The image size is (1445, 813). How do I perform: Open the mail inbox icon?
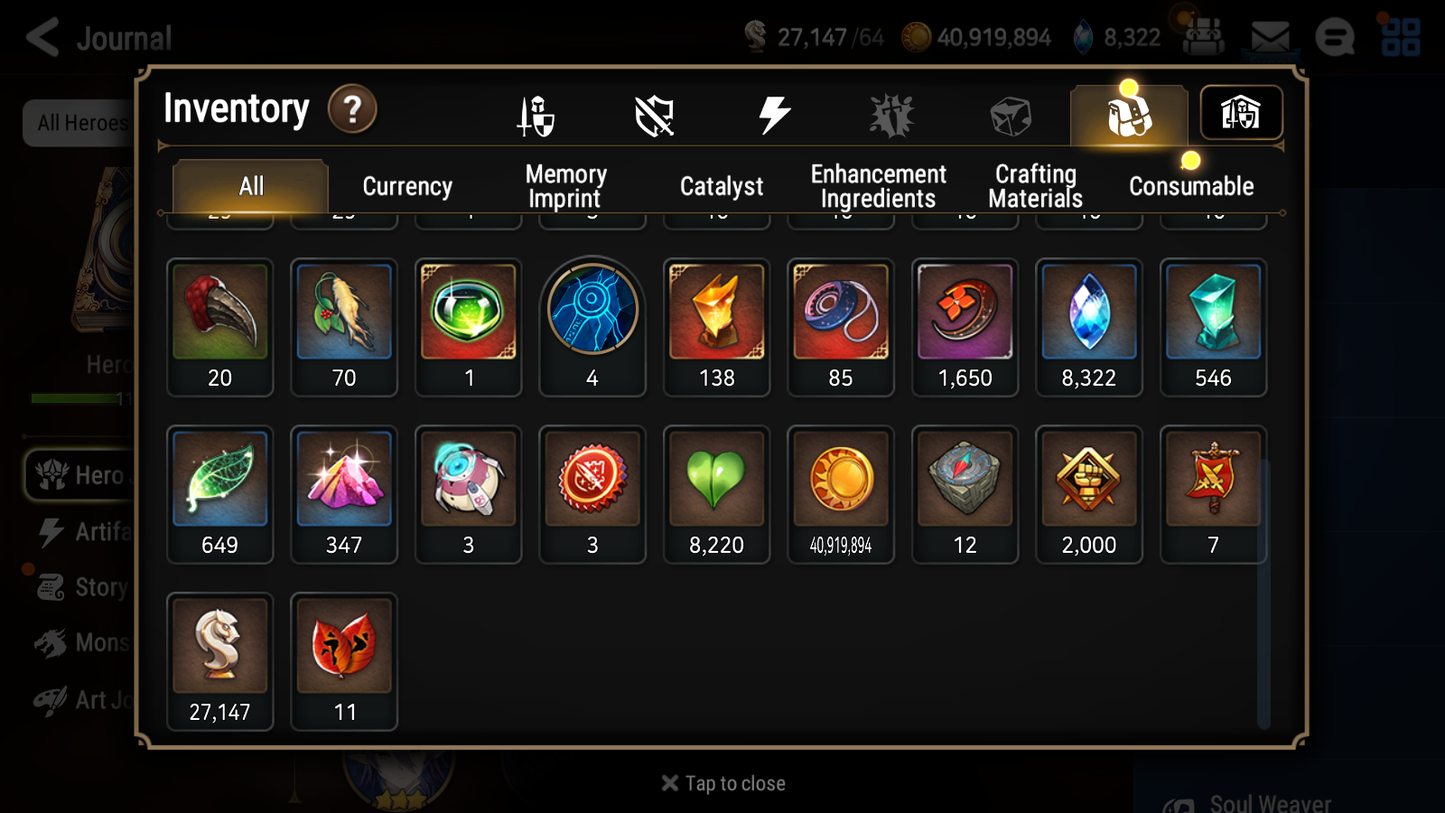(1268, 36)
